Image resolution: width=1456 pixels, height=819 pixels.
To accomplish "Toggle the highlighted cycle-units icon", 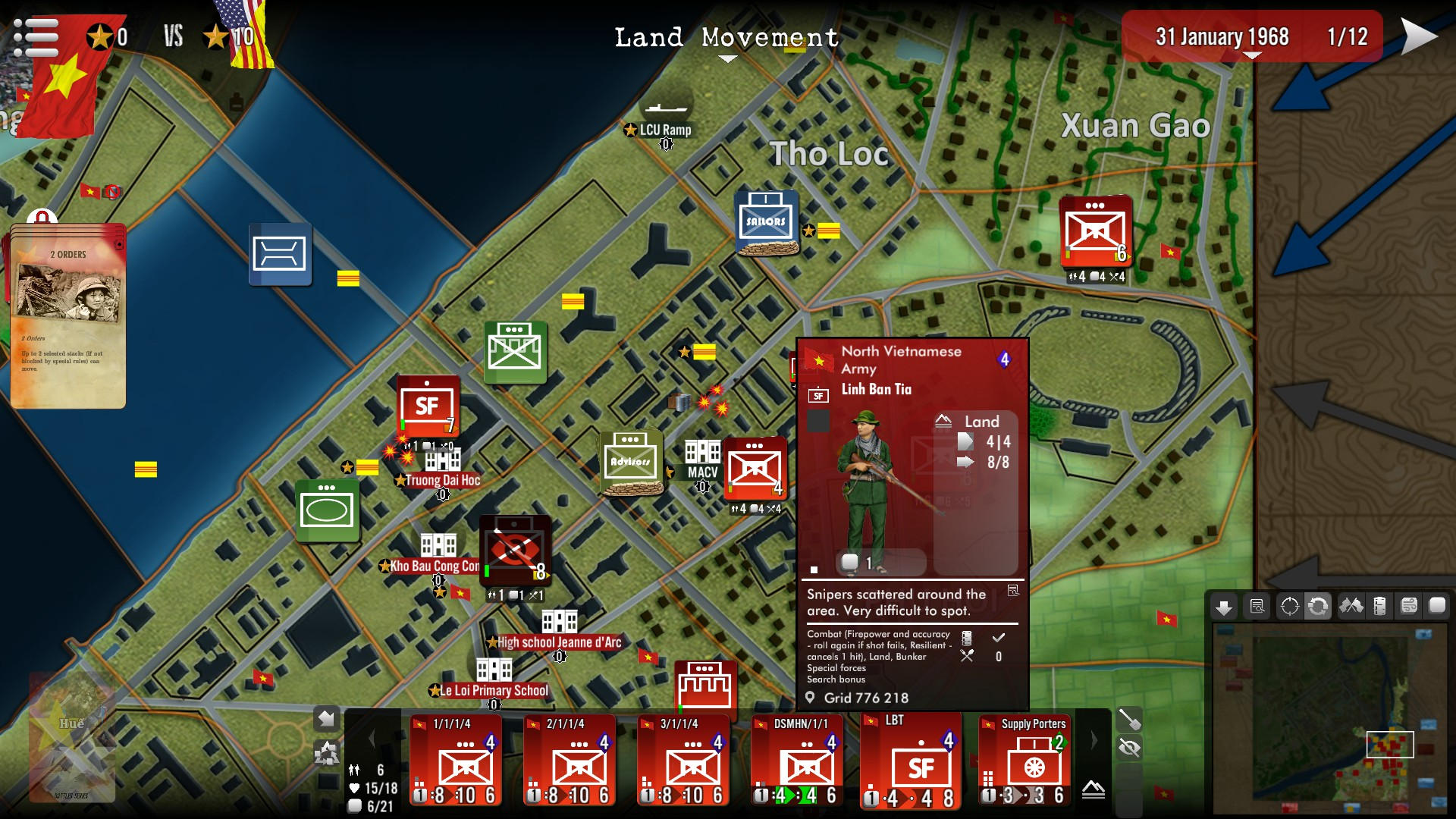I will pyautogui.click(x=1318, y=607).
